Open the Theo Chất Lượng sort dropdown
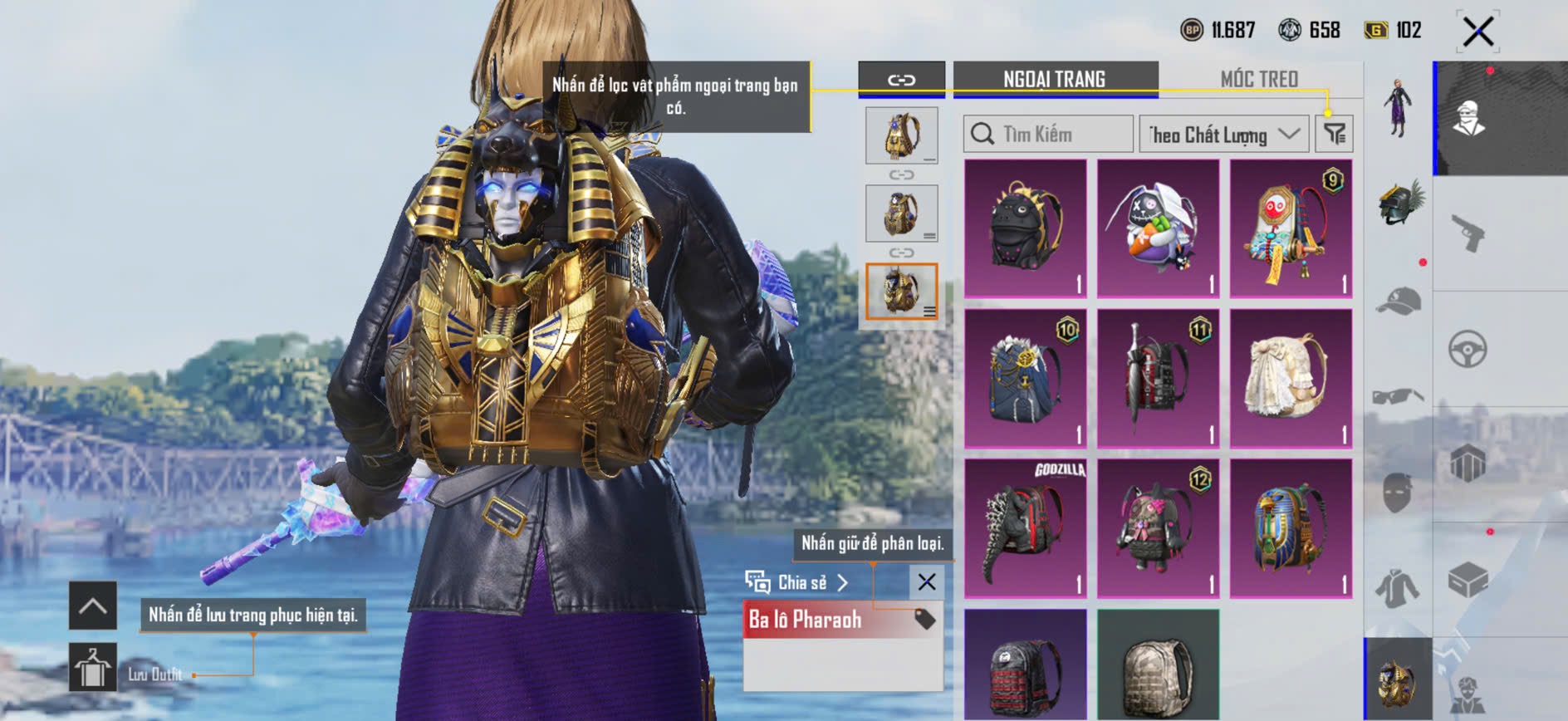The height and width of the screenshot is (721, 1568). click(1223, 134)
